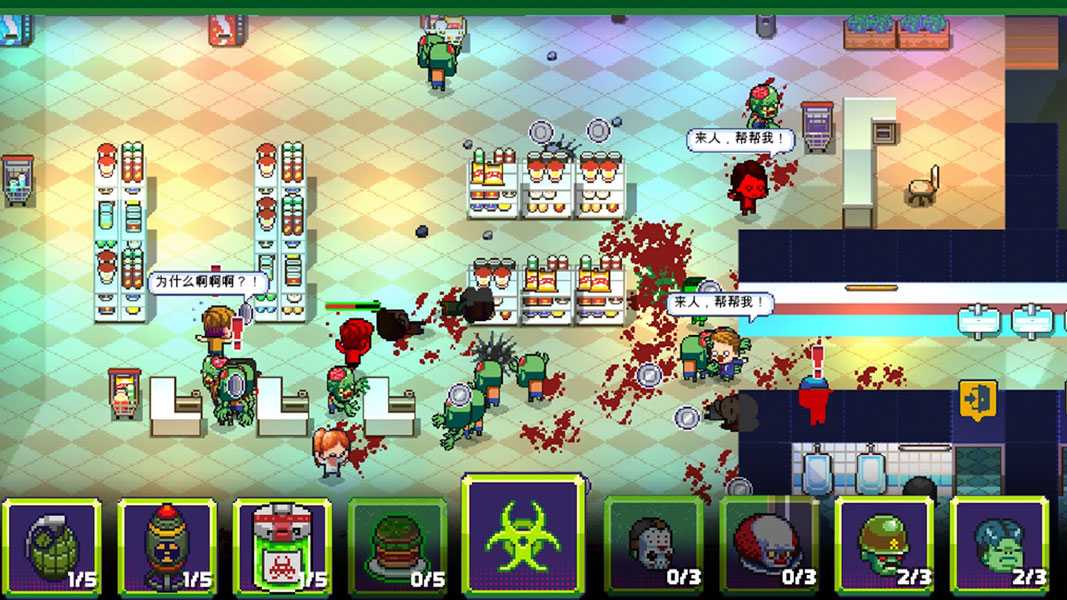Select the clown zombie slot

tap(769, 546)
